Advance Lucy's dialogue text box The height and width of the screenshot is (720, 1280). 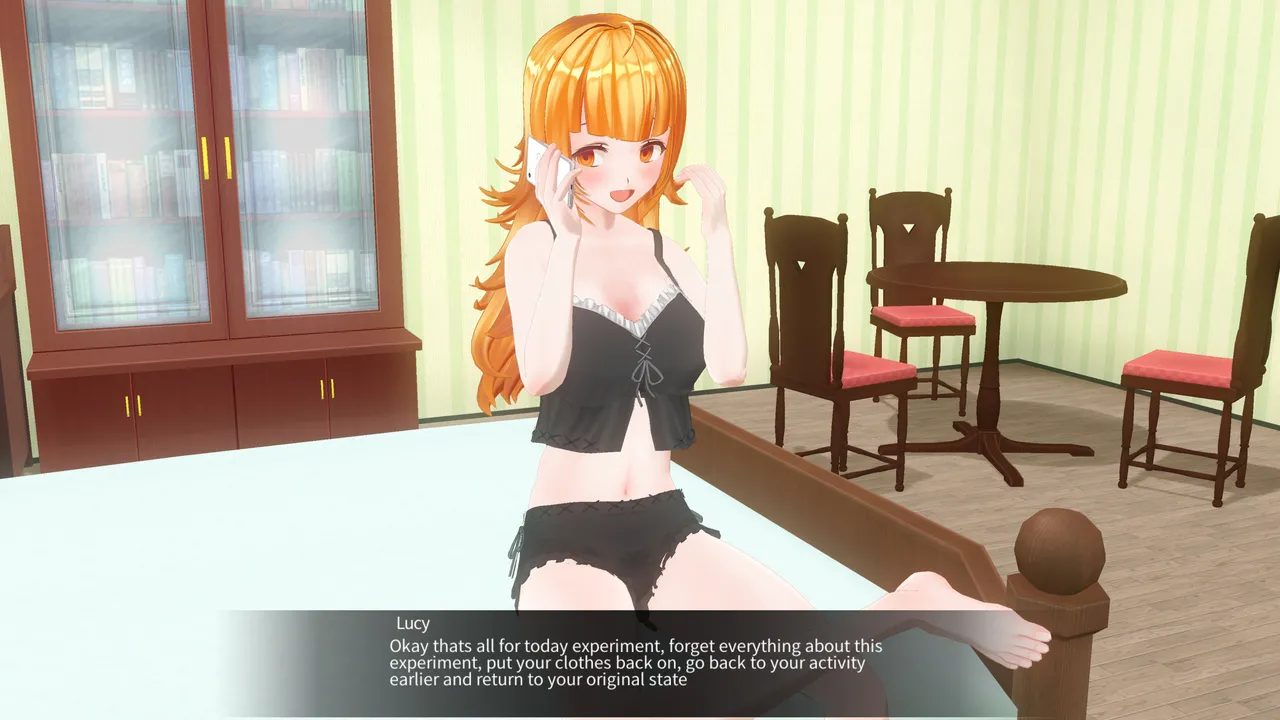(638, 662)
